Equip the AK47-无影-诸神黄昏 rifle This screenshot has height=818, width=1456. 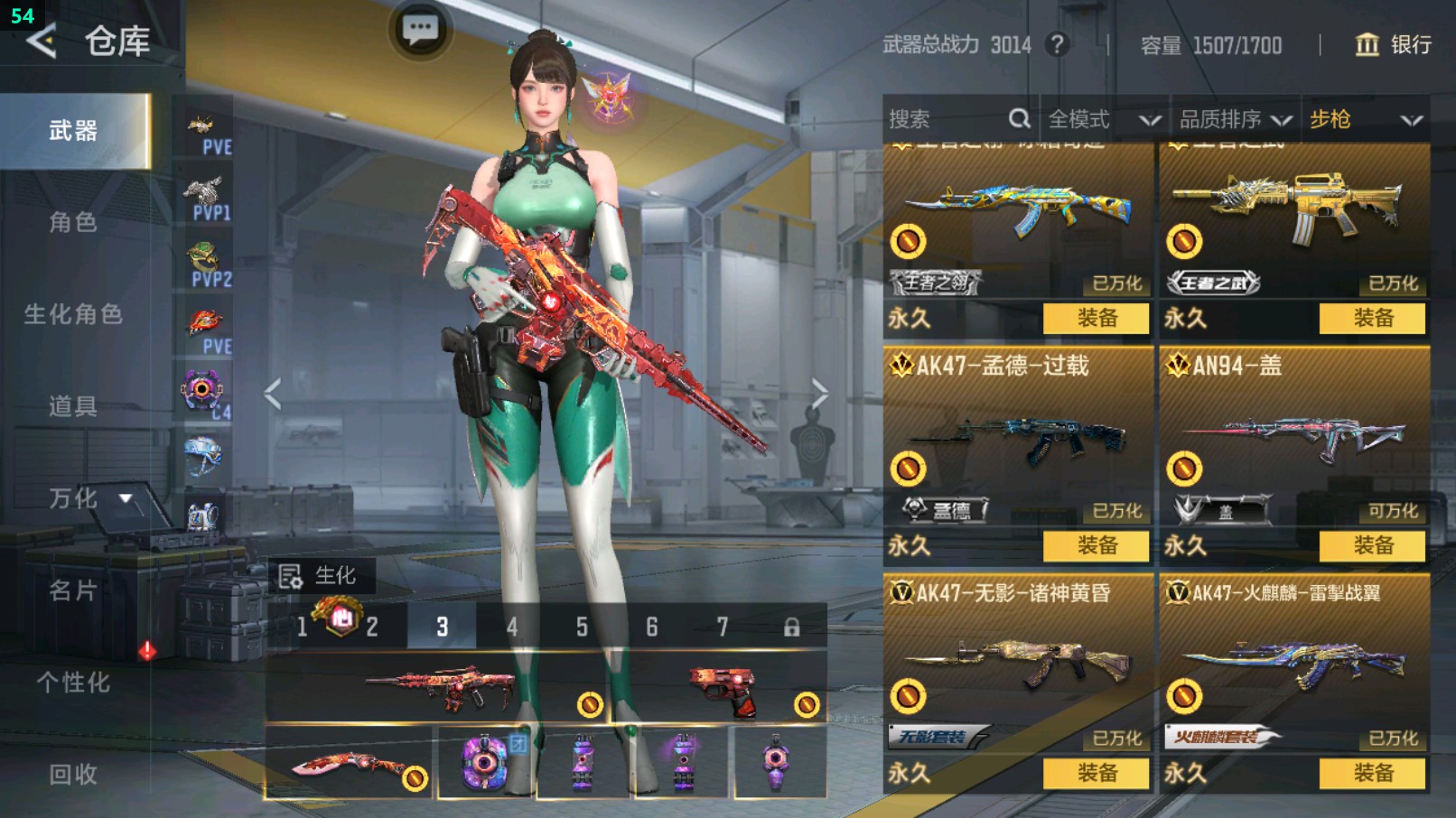1097,773
